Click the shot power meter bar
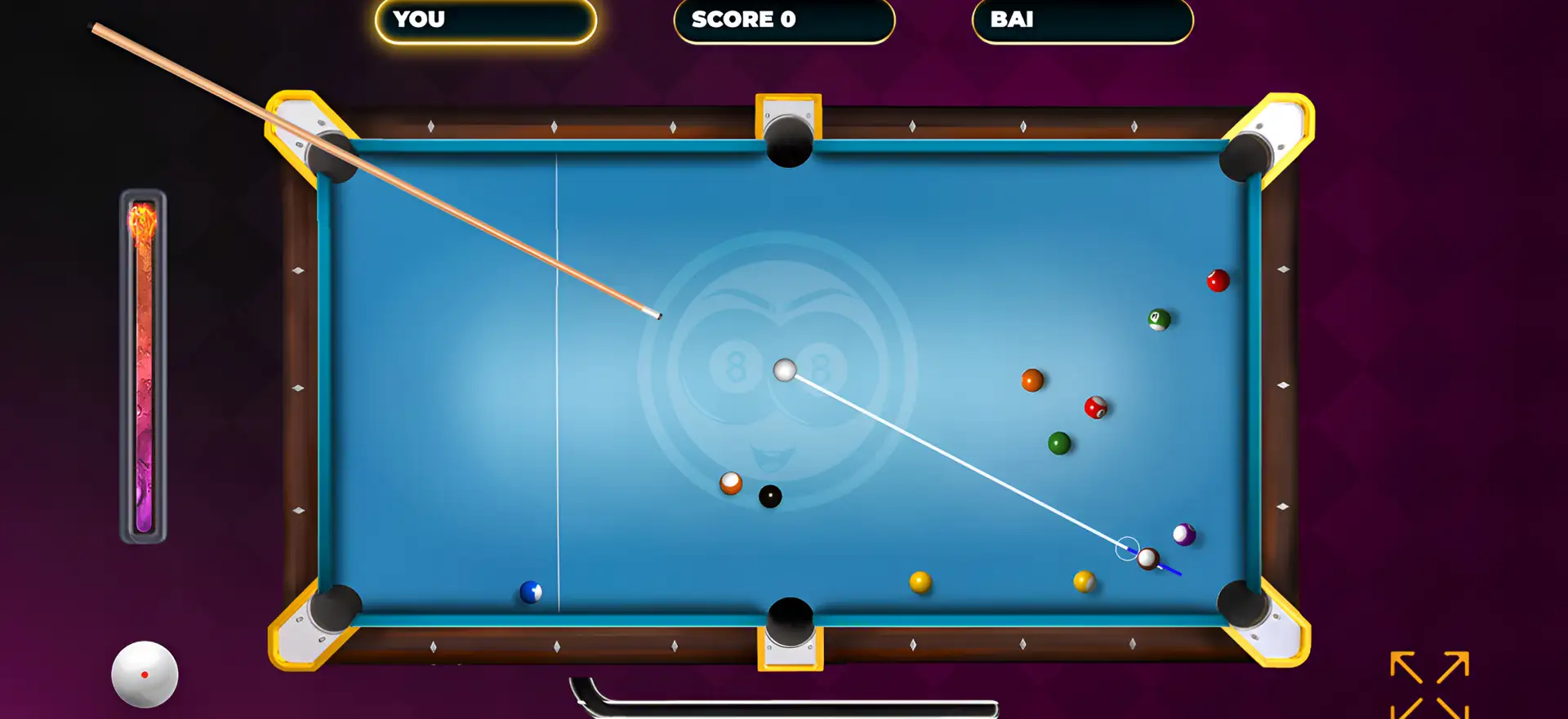This screenshot has width=1568, height=719. point(144,367)
